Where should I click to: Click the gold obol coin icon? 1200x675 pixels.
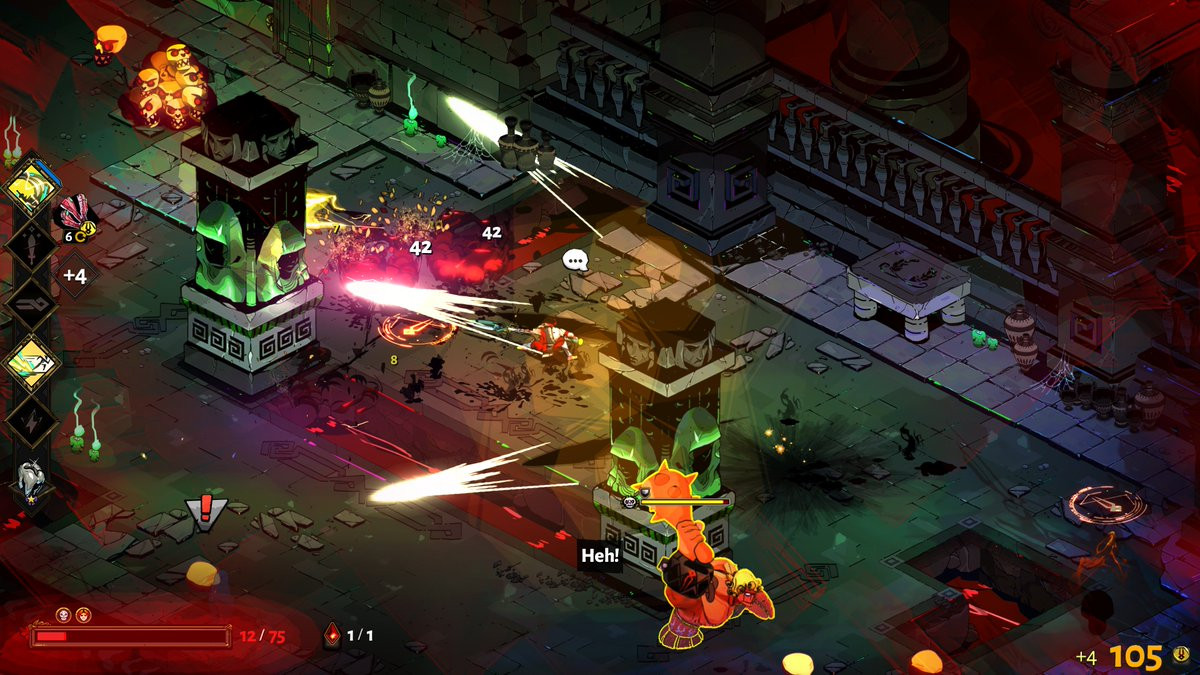1181,656
